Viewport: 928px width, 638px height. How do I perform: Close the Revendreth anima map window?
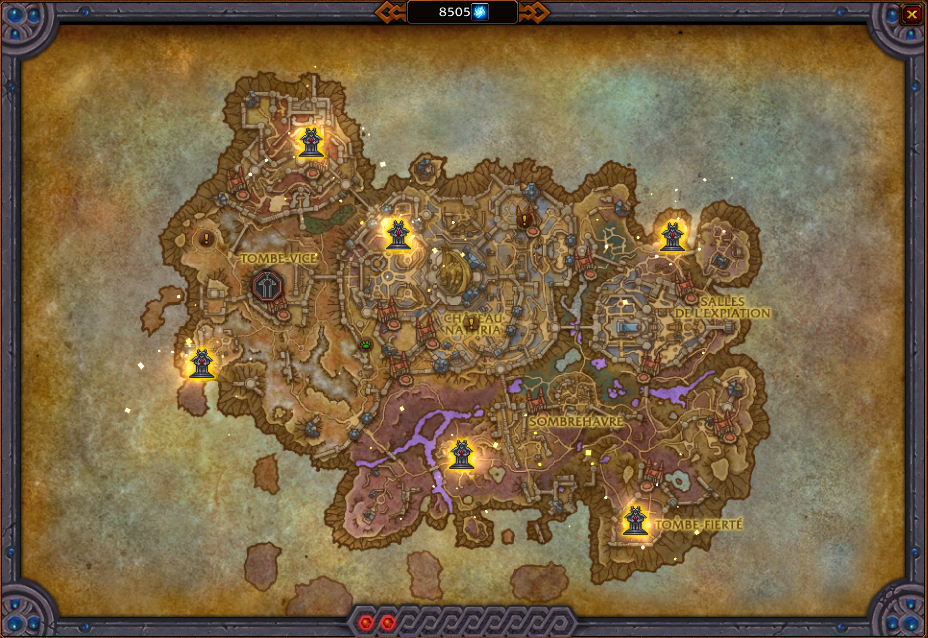pos(911,14)
